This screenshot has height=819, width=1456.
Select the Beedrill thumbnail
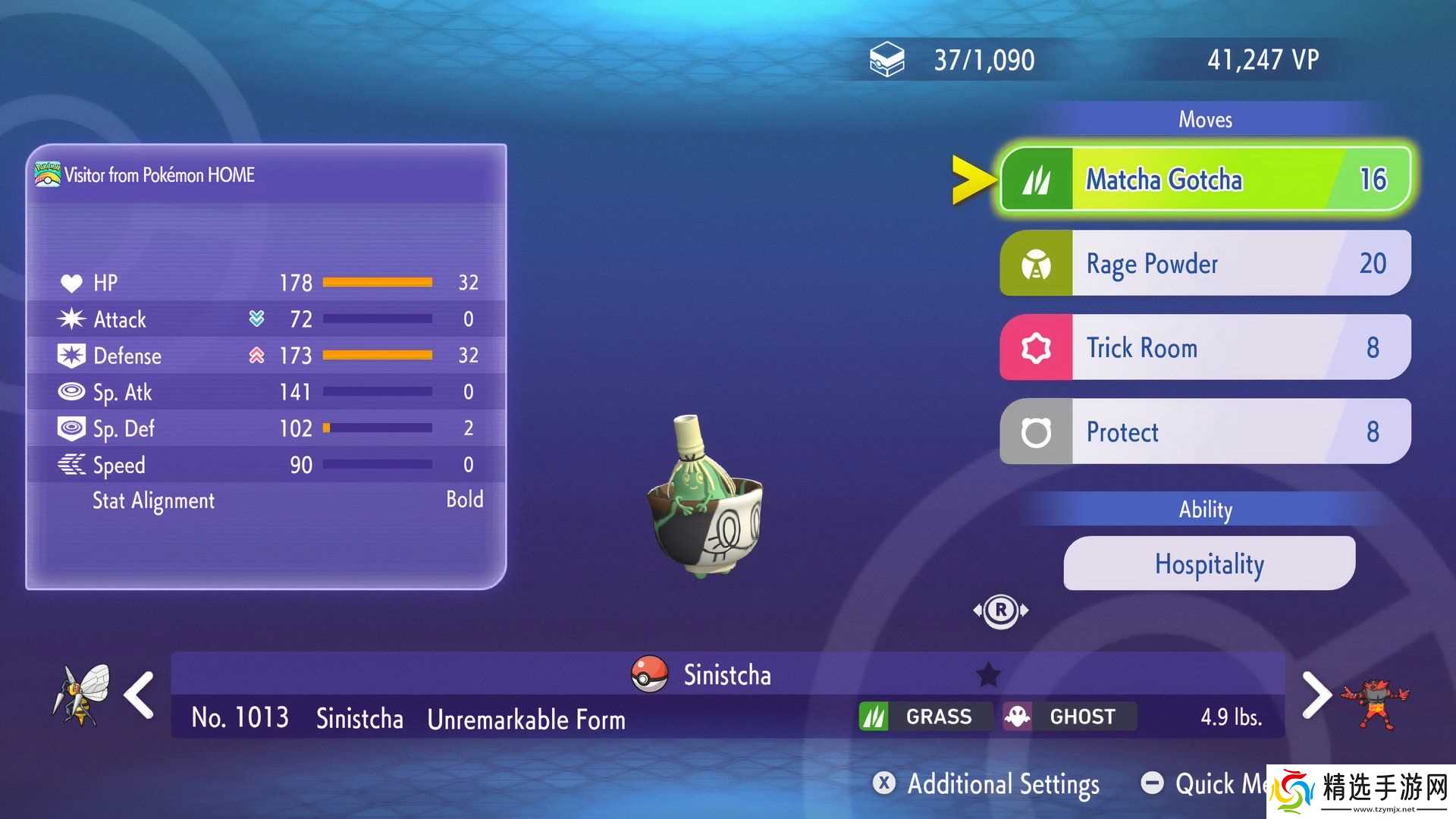pos(81,693)
